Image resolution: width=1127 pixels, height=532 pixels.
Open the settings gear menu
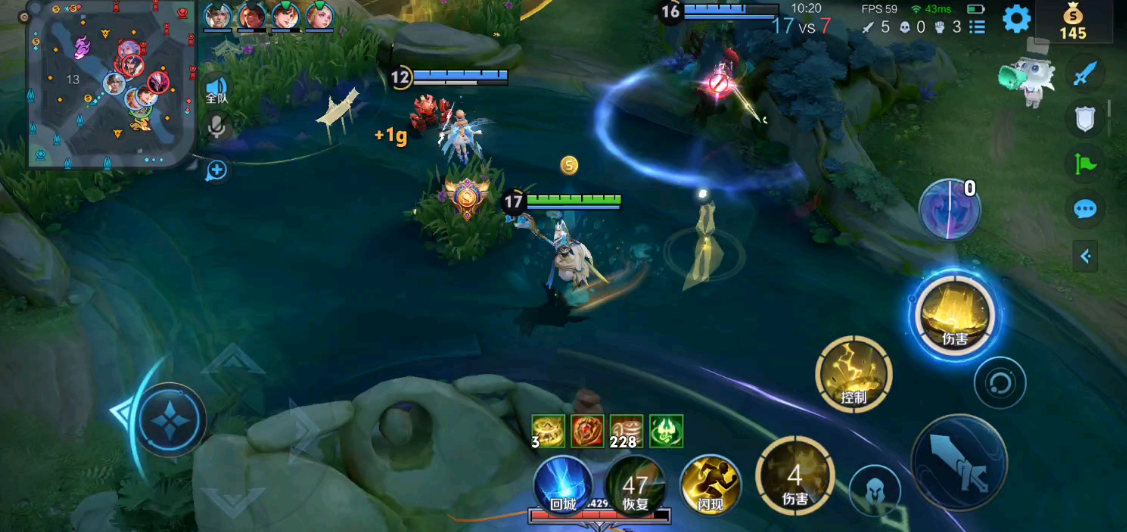[x=1017, y=18]
